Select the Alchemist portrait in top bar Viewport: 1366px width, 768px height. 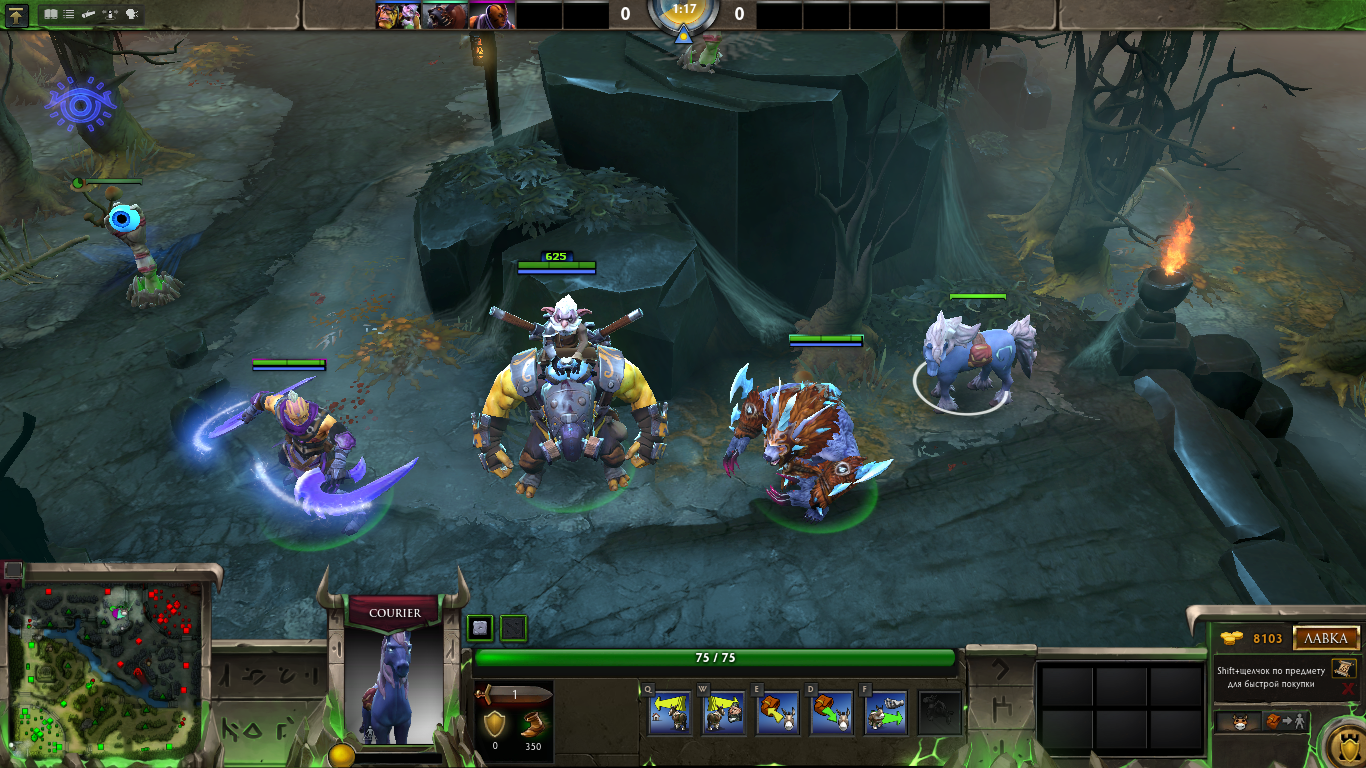pos(397,15)
